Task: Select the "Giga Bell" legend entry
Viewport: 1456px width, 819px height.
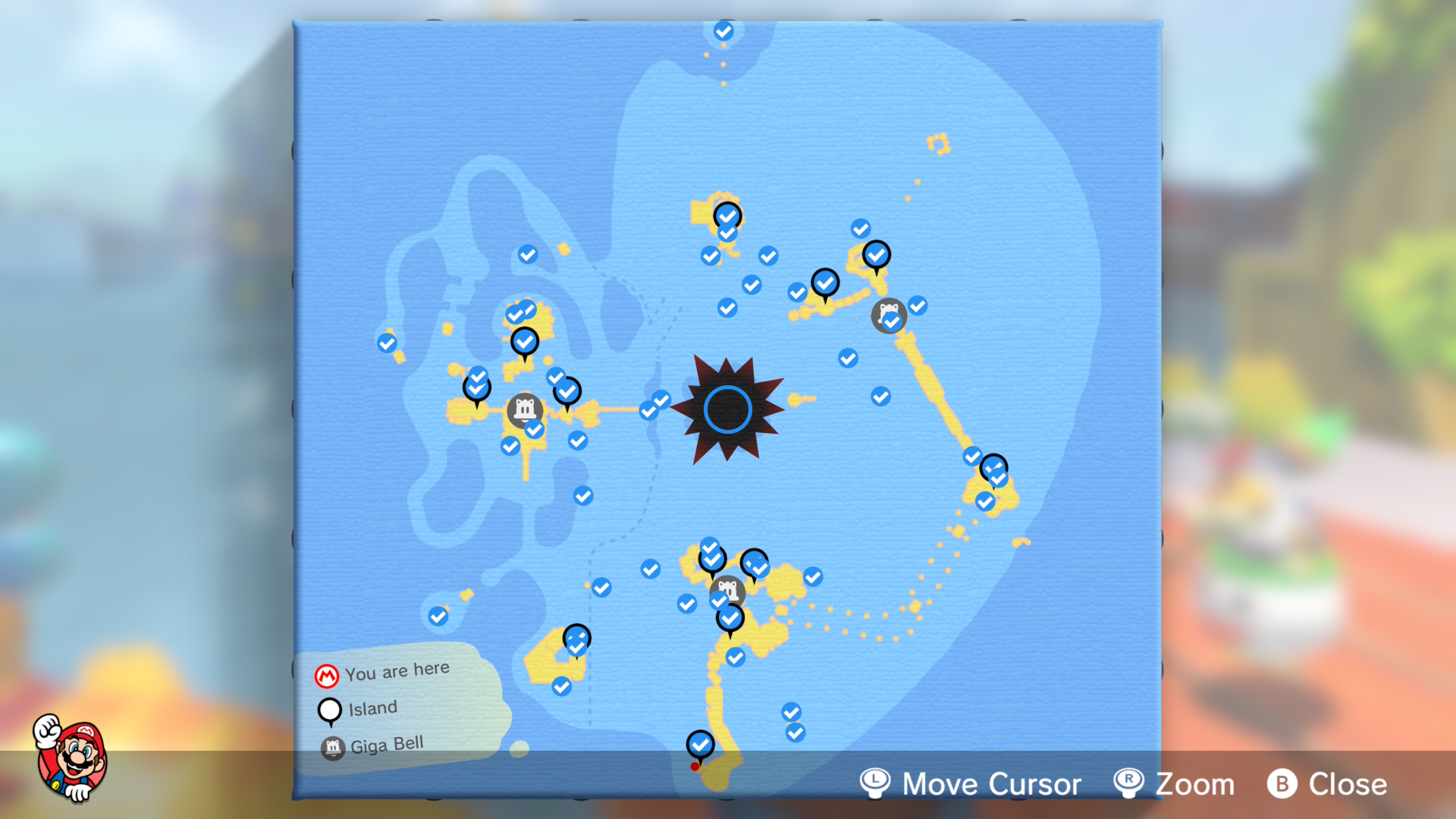Action: coord(372,745)
